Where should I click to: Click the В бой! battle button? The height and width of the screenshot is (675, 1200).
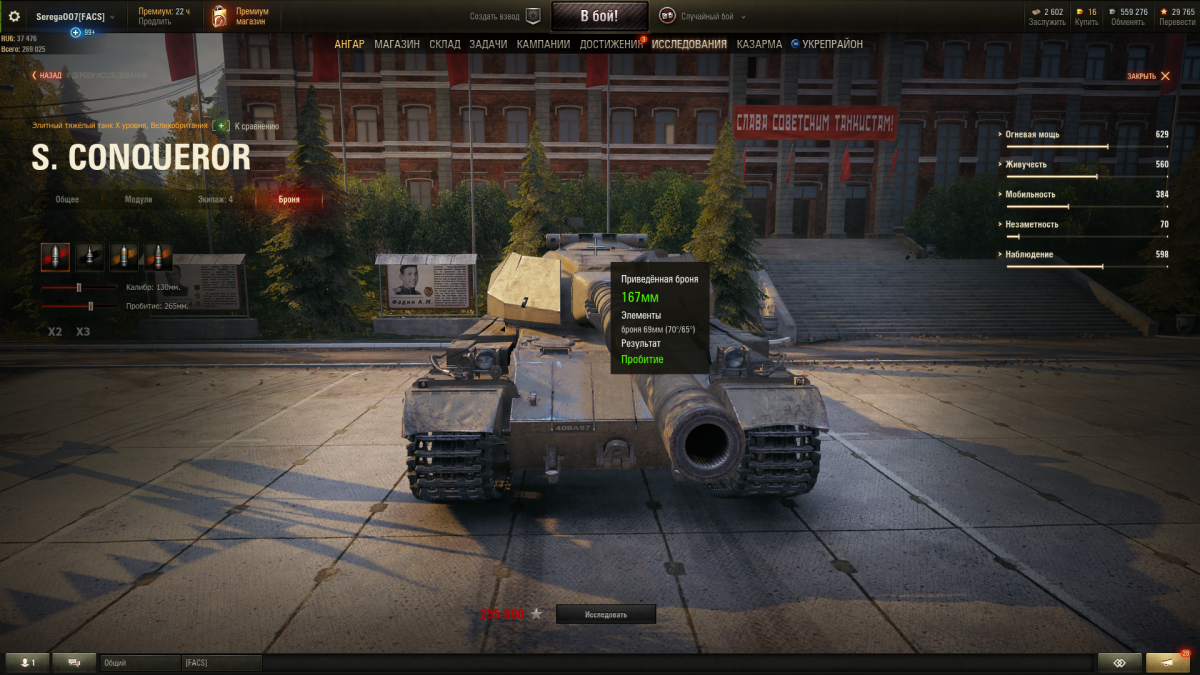pyautogui.click(x=599, y=16)
